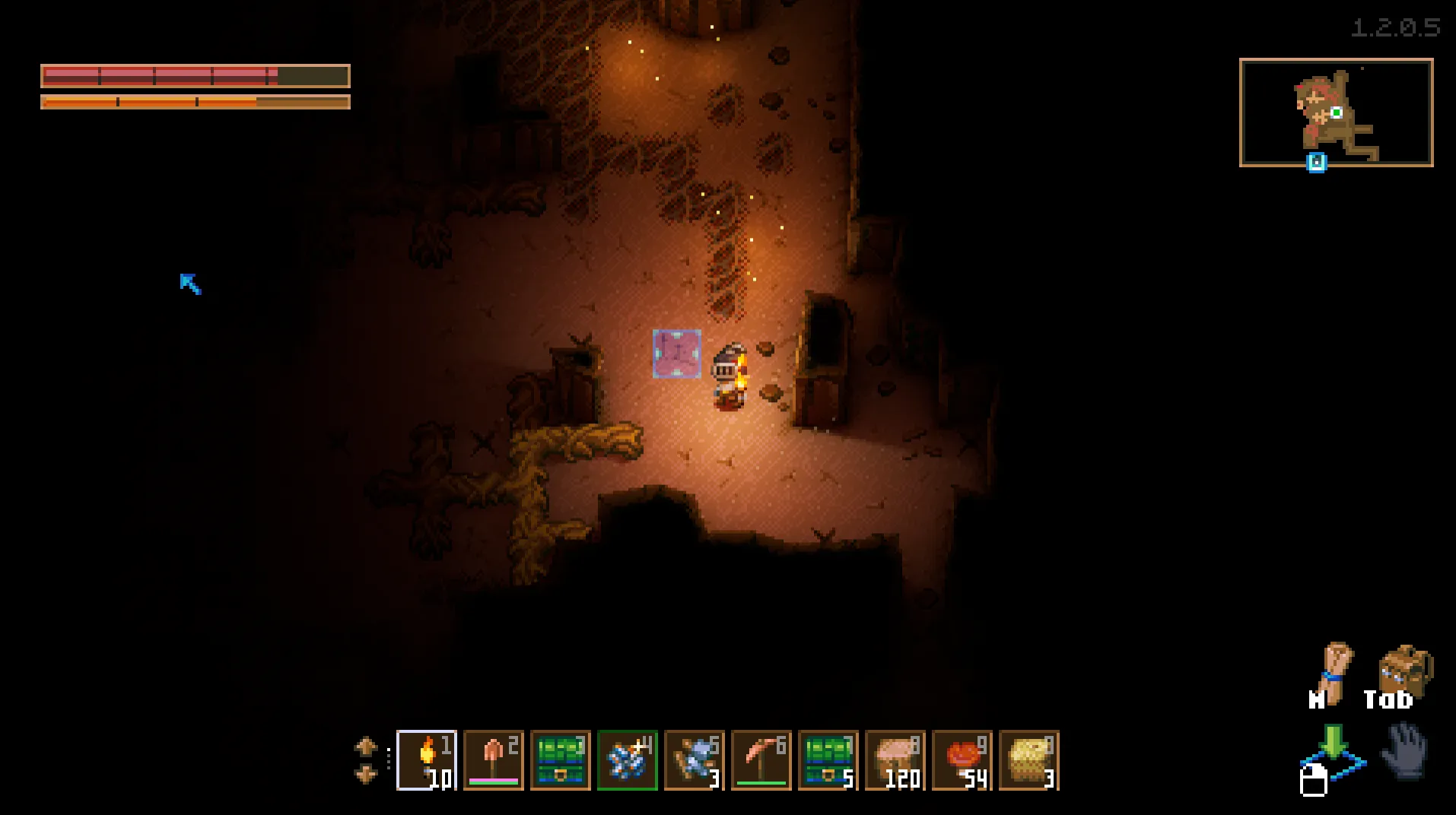Select the shovel in hotbar slot 2

coord(494,760)
